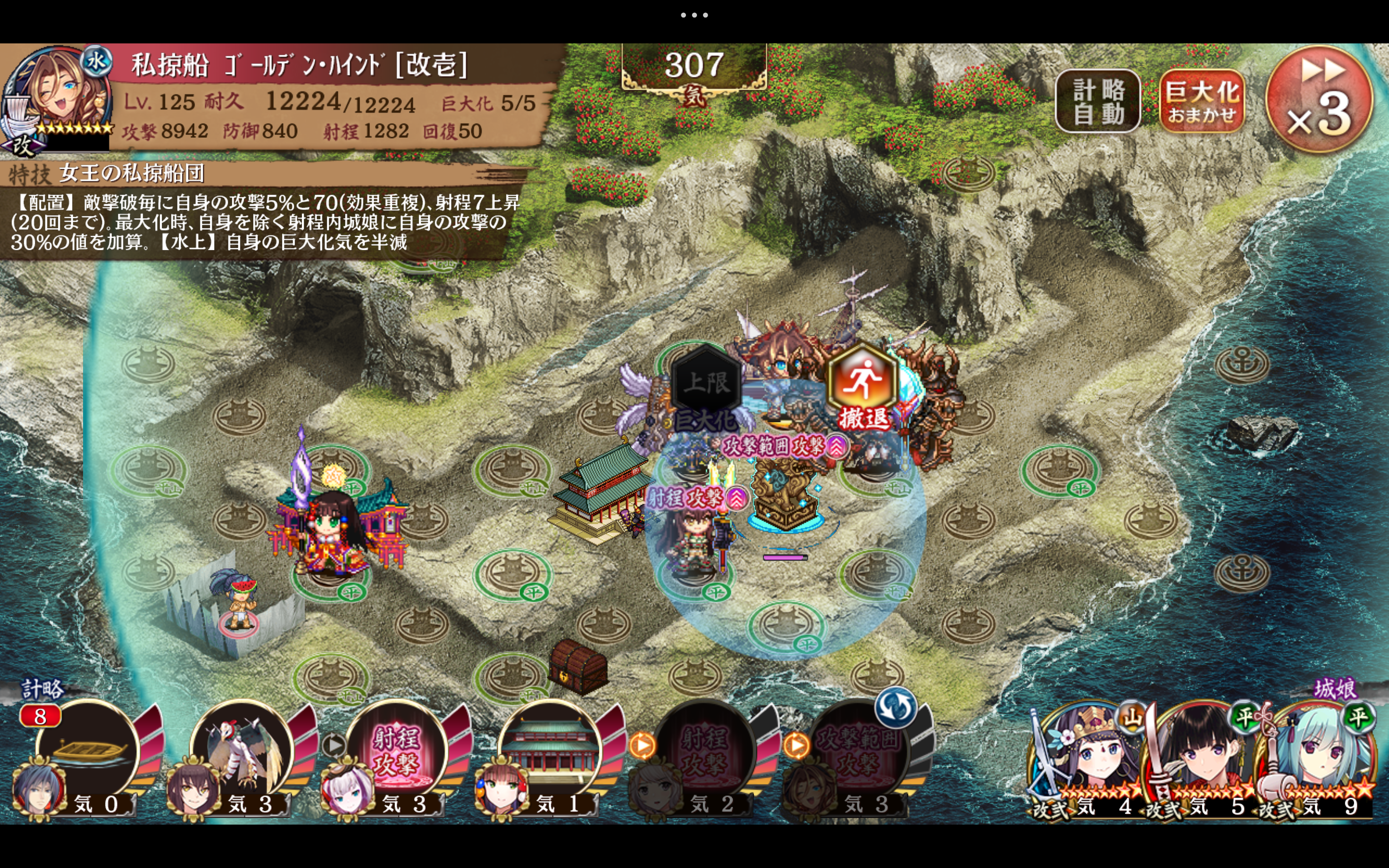Image resolution: width=1389 pixels, height=868 pixels.
Task: Toggle the 計略自動 auto-stratagem button
Action: coord(1097,101)
